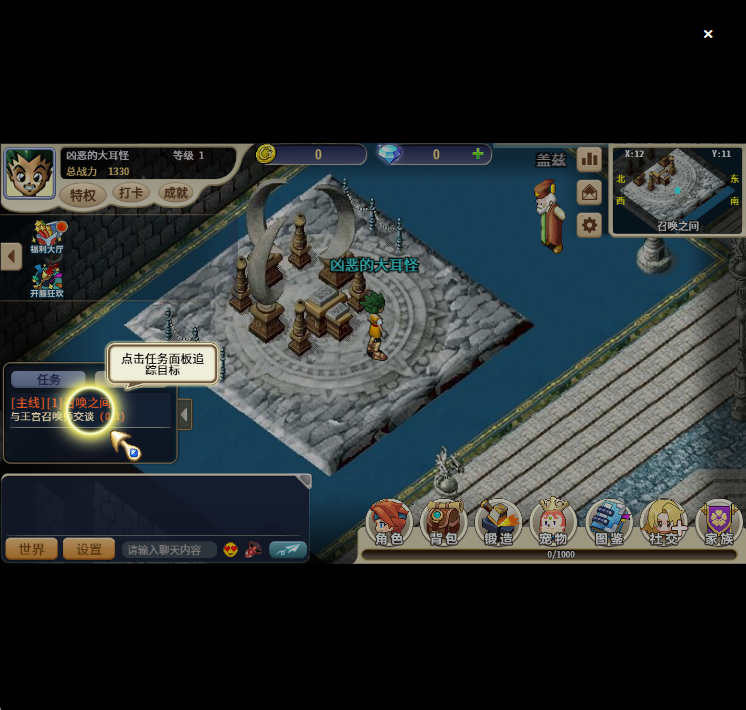Open chat 设置 settings button
Image resolution: width=746 pixels, height=710 pixels.
pyautogui.click(x=89, y=549)
